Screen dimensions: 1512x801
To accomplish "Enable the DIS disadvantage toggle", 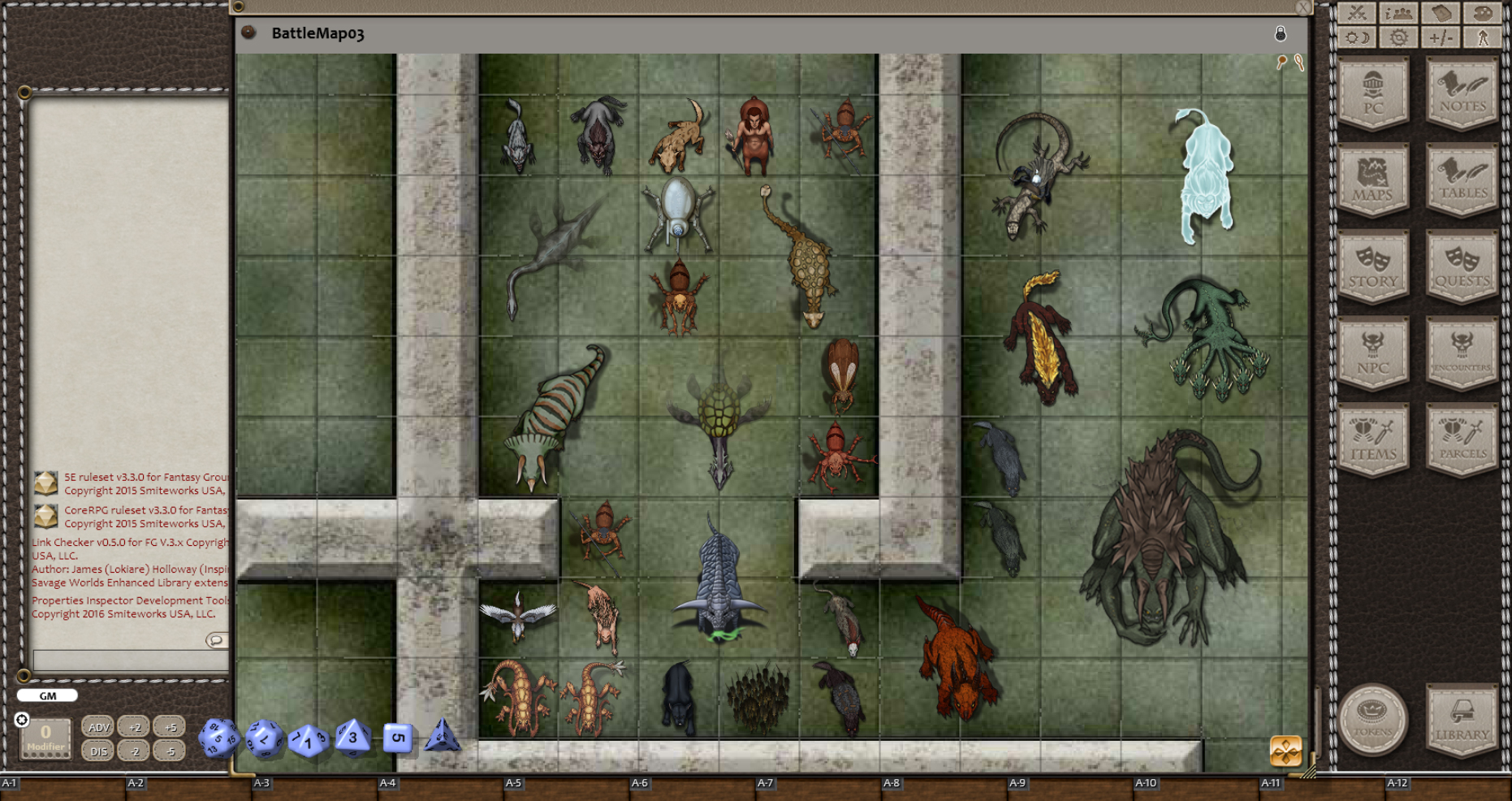I will pyautogui.click(x=97, y=751).
